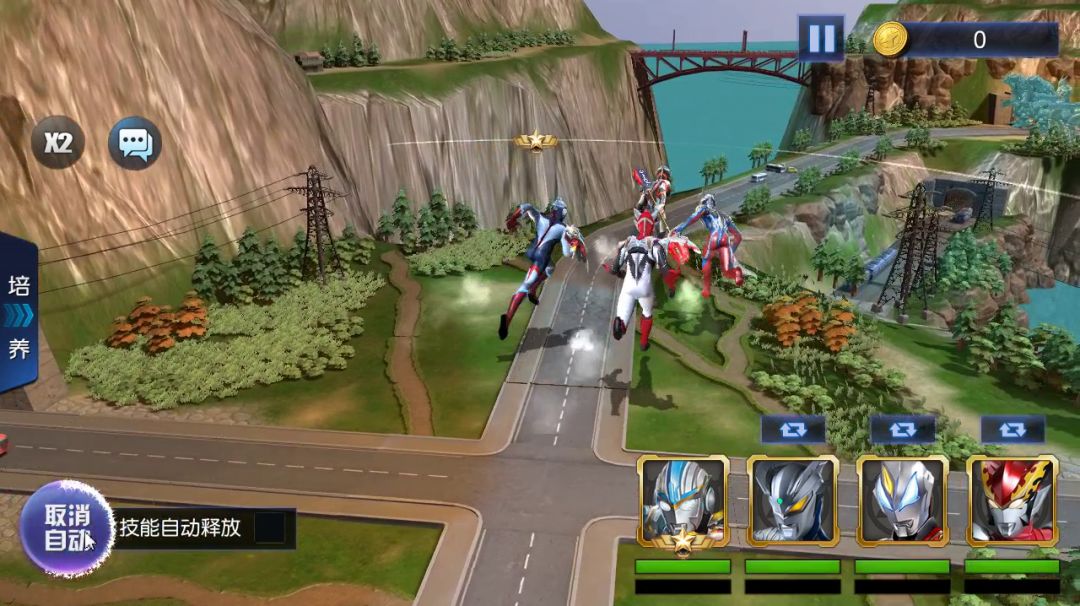Toggle the X2 battle speed
The height and width of the screenshot is (606, 1080).
point(58,142)
